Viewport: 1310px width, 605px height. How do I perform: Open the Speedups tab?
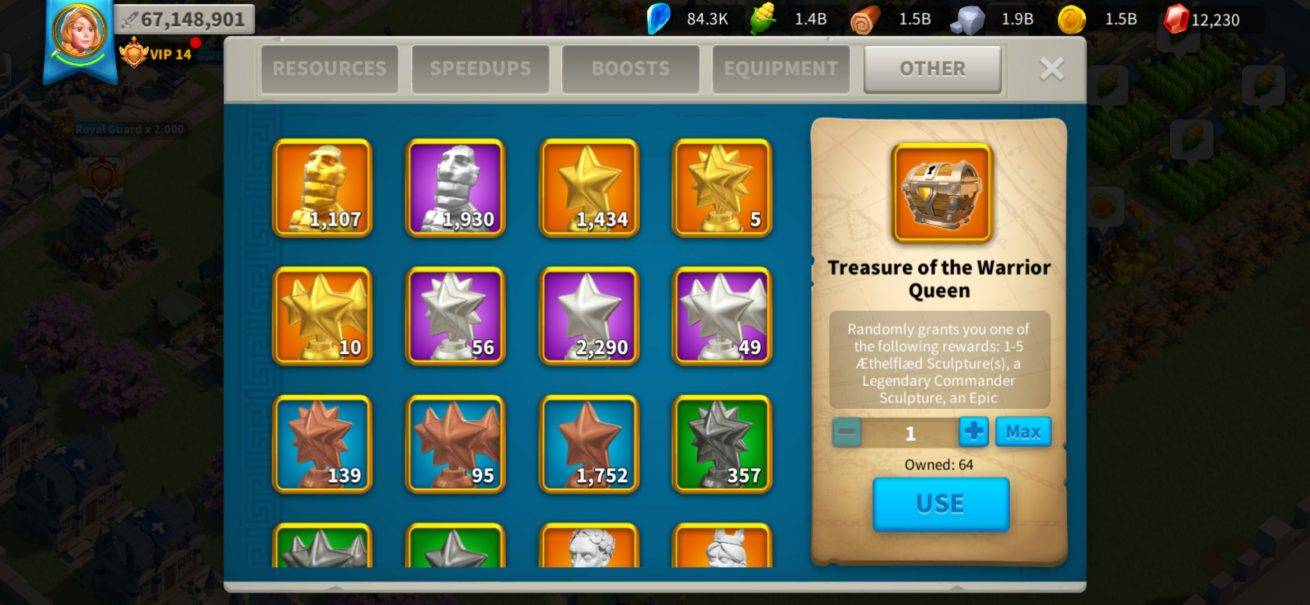point(480,69)
